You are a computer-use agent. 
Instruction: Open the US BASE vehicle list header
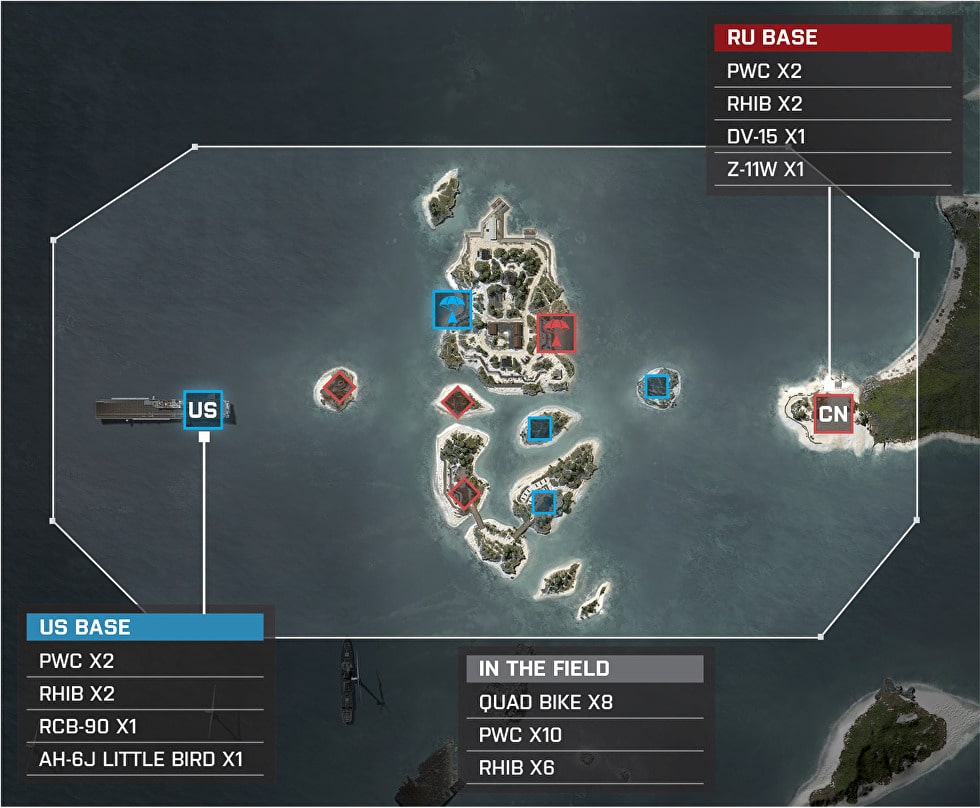pos(145,627)
